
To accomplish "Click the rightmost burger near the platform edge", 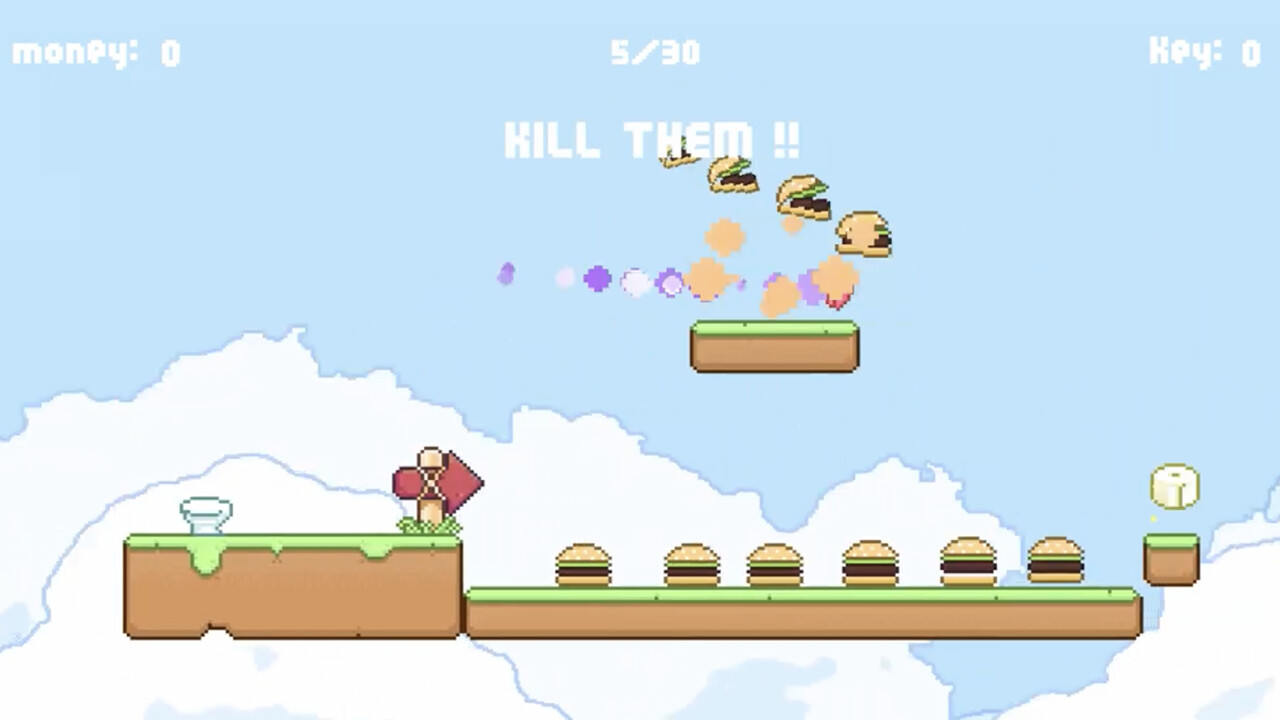I will tap(1057, 560).
